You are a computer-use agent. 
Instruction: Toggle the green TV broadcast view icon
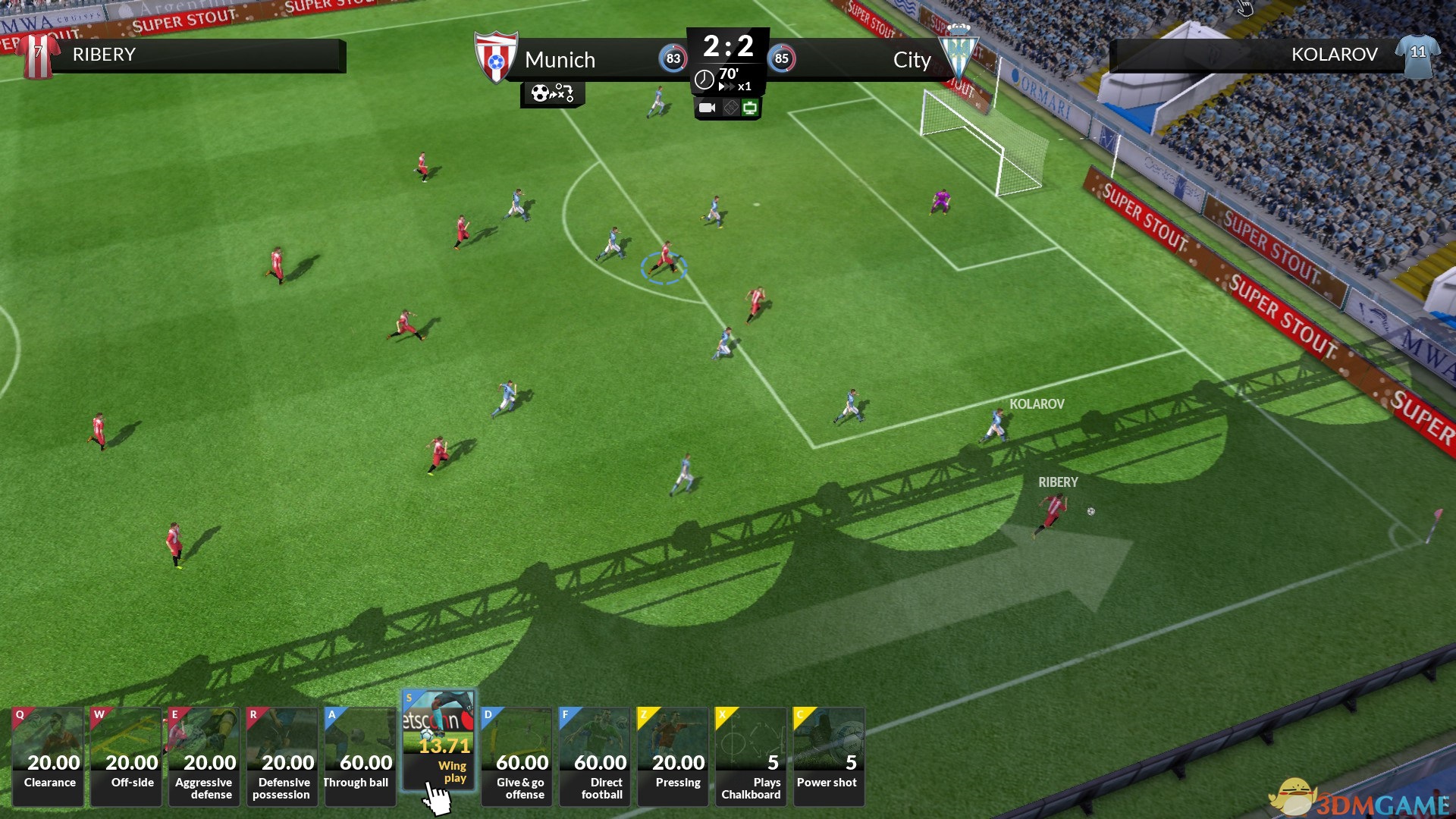(x=750, y=108)
